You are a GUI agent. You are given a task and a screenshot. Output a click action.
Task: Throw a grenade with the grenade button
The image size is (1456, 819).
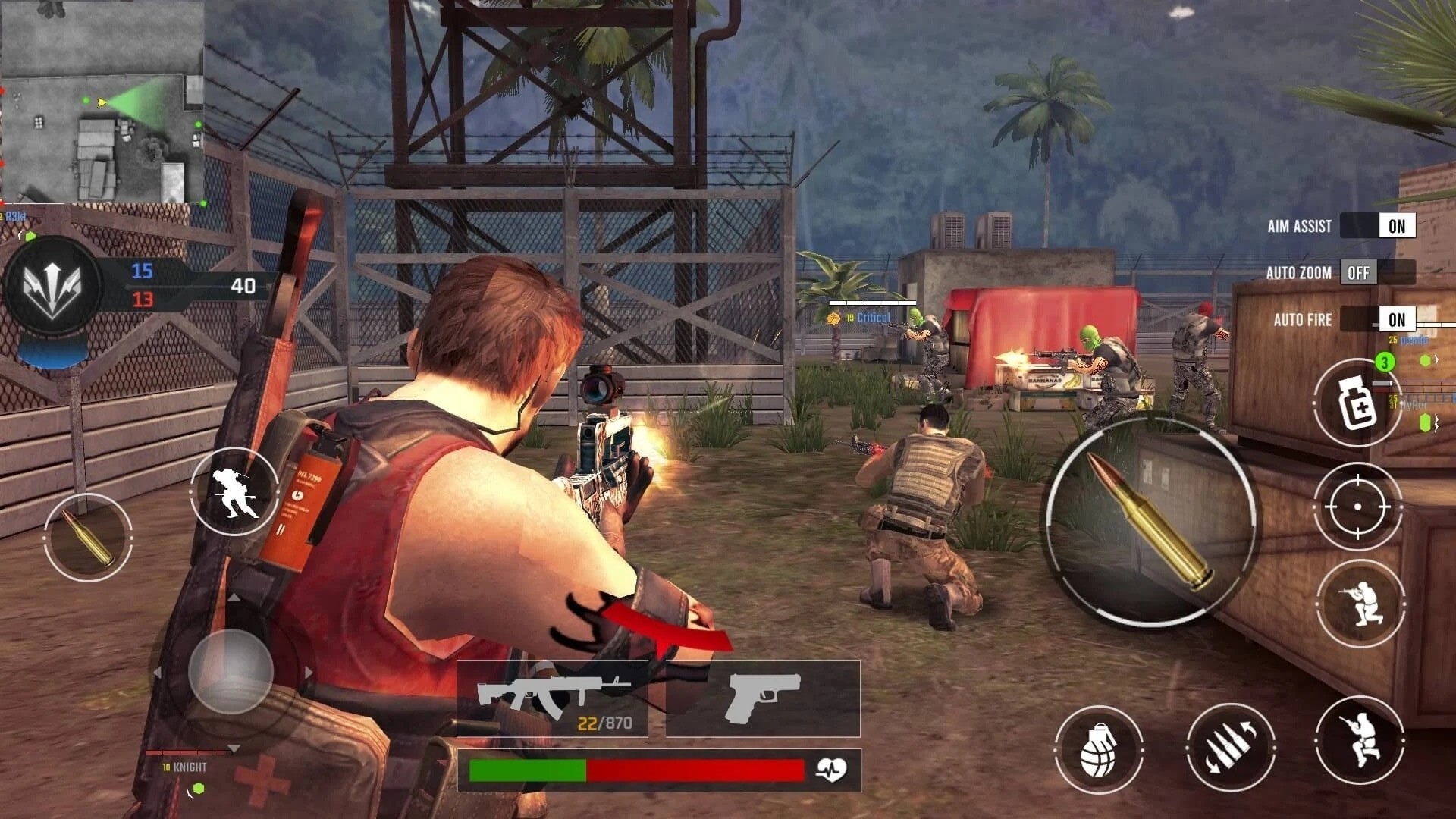1098,750
